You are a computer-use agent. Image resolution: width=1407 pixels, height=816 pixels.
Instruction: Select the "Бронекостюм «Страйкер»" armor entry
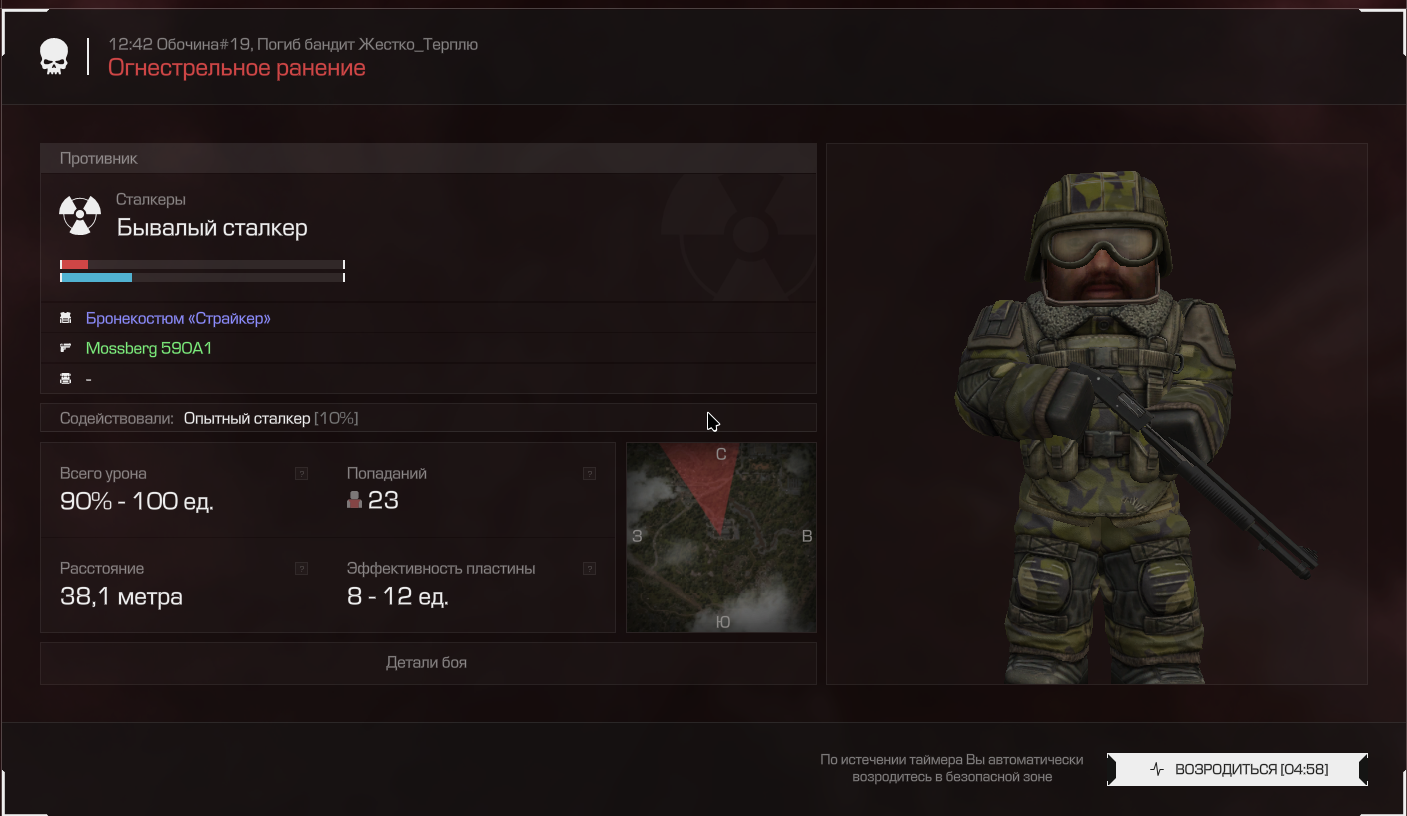pos(178,318)
